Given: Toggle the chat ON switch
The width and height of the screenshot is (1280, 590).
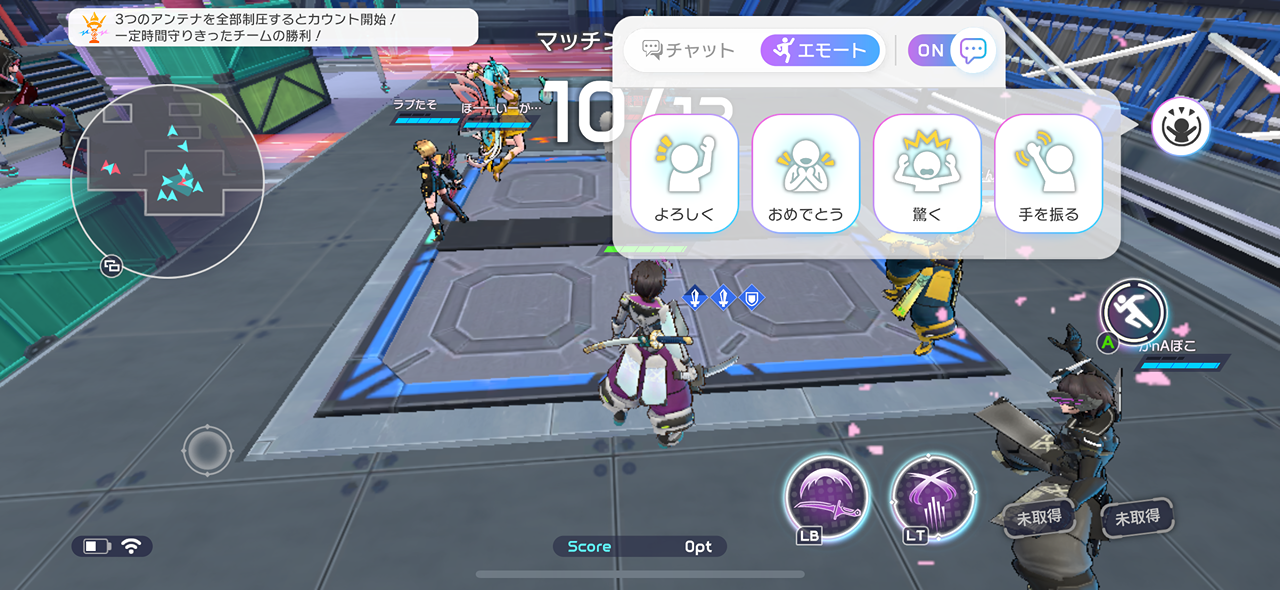Looking at the screenshot, I should pos(950,50).
